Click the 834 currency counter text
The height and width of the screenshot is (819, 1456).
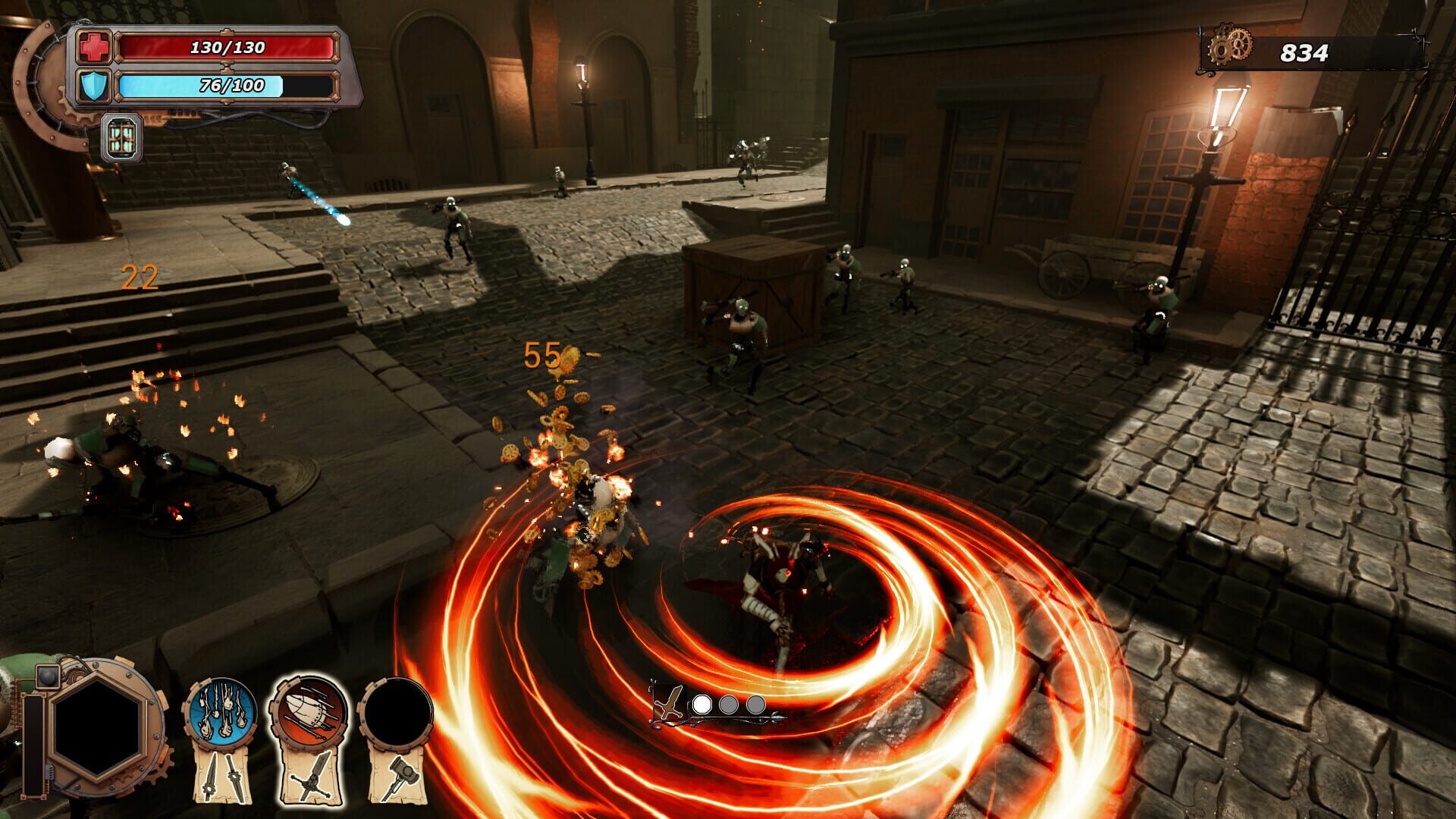[x=1306, y=52]
